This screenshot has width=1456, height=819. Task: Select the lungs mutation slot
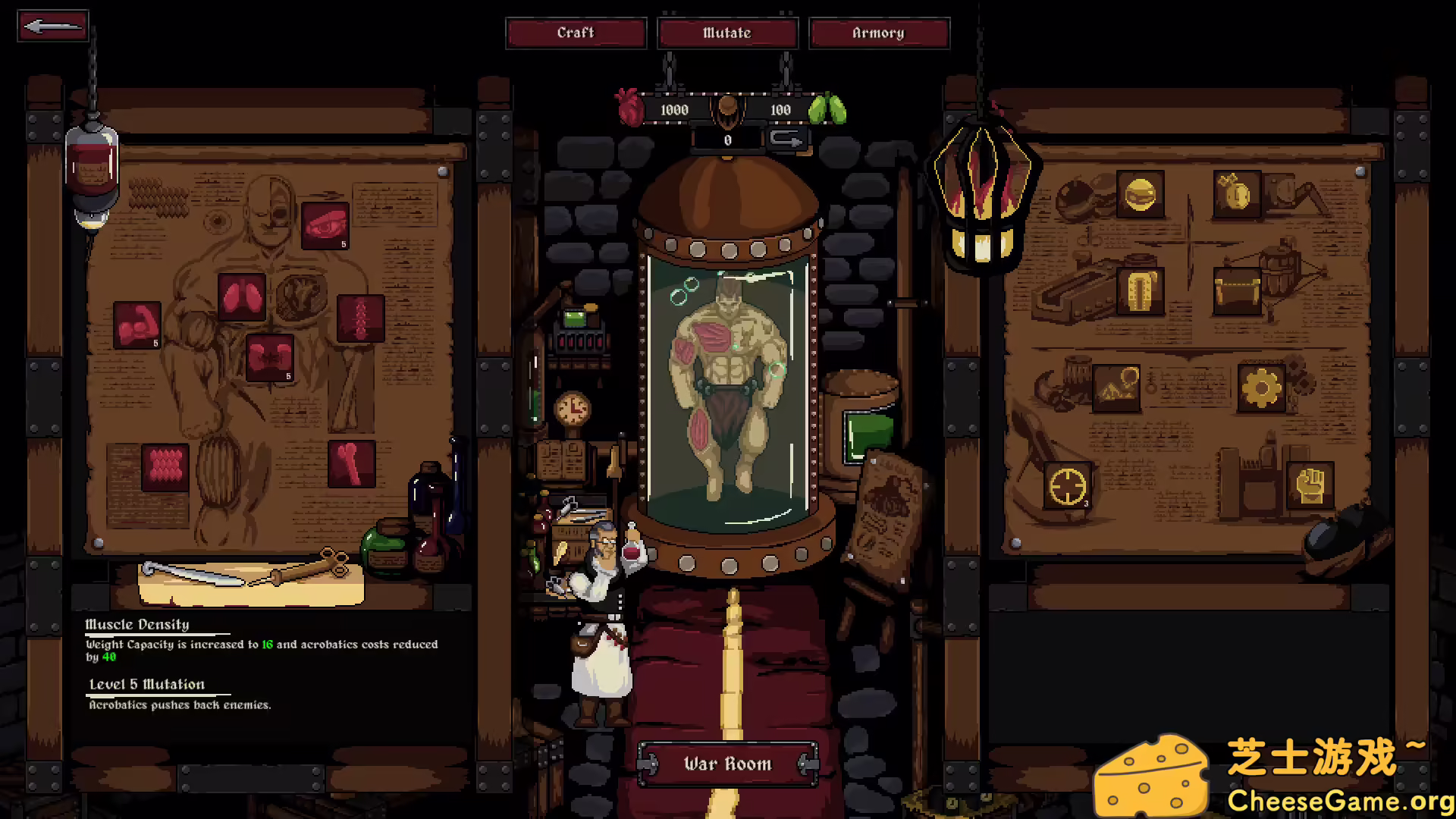click(x=243, y=297)
